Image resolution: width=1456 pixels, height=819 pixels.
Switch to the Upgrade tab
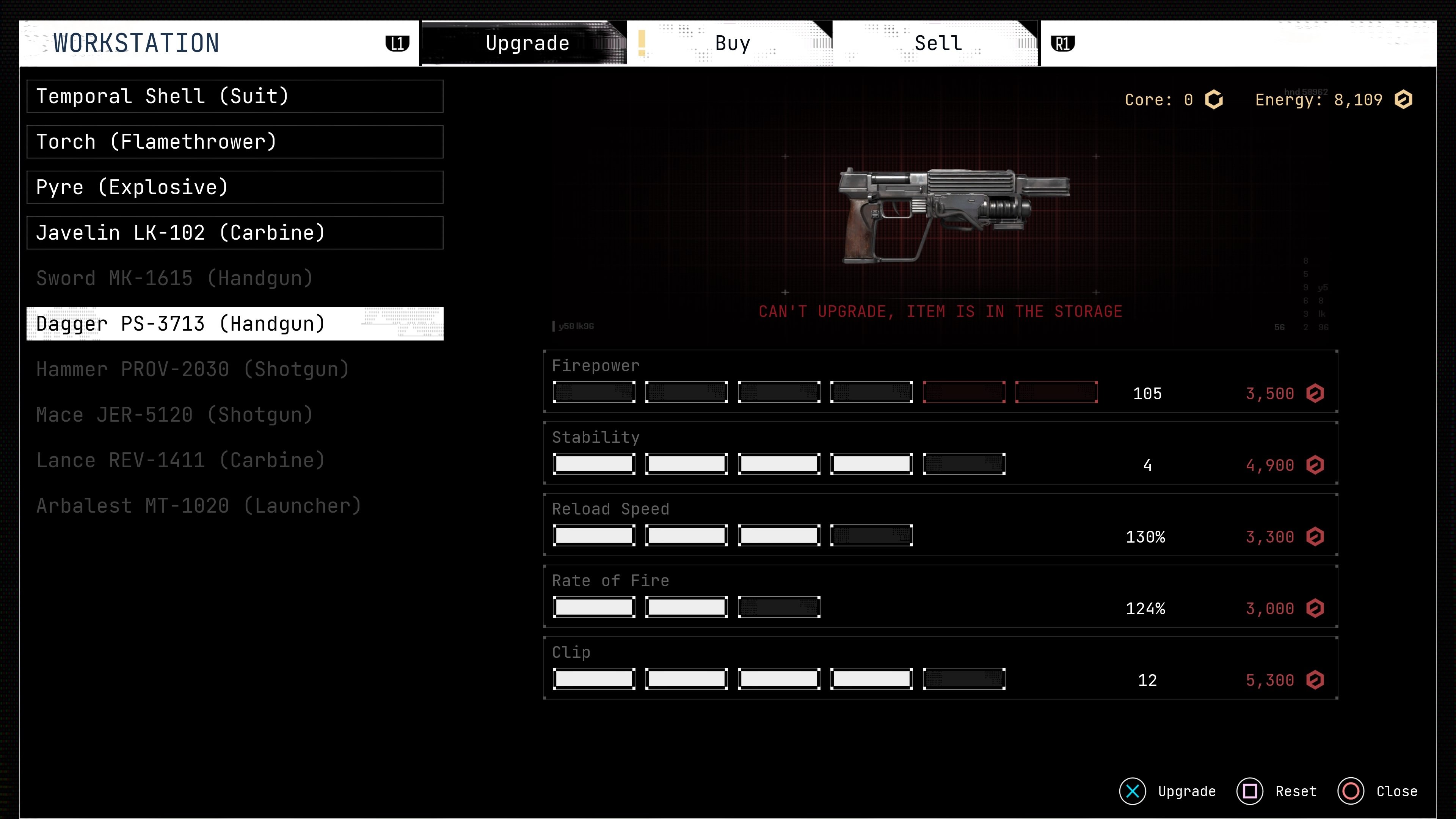pyautogui.click(x=527, y=44)
